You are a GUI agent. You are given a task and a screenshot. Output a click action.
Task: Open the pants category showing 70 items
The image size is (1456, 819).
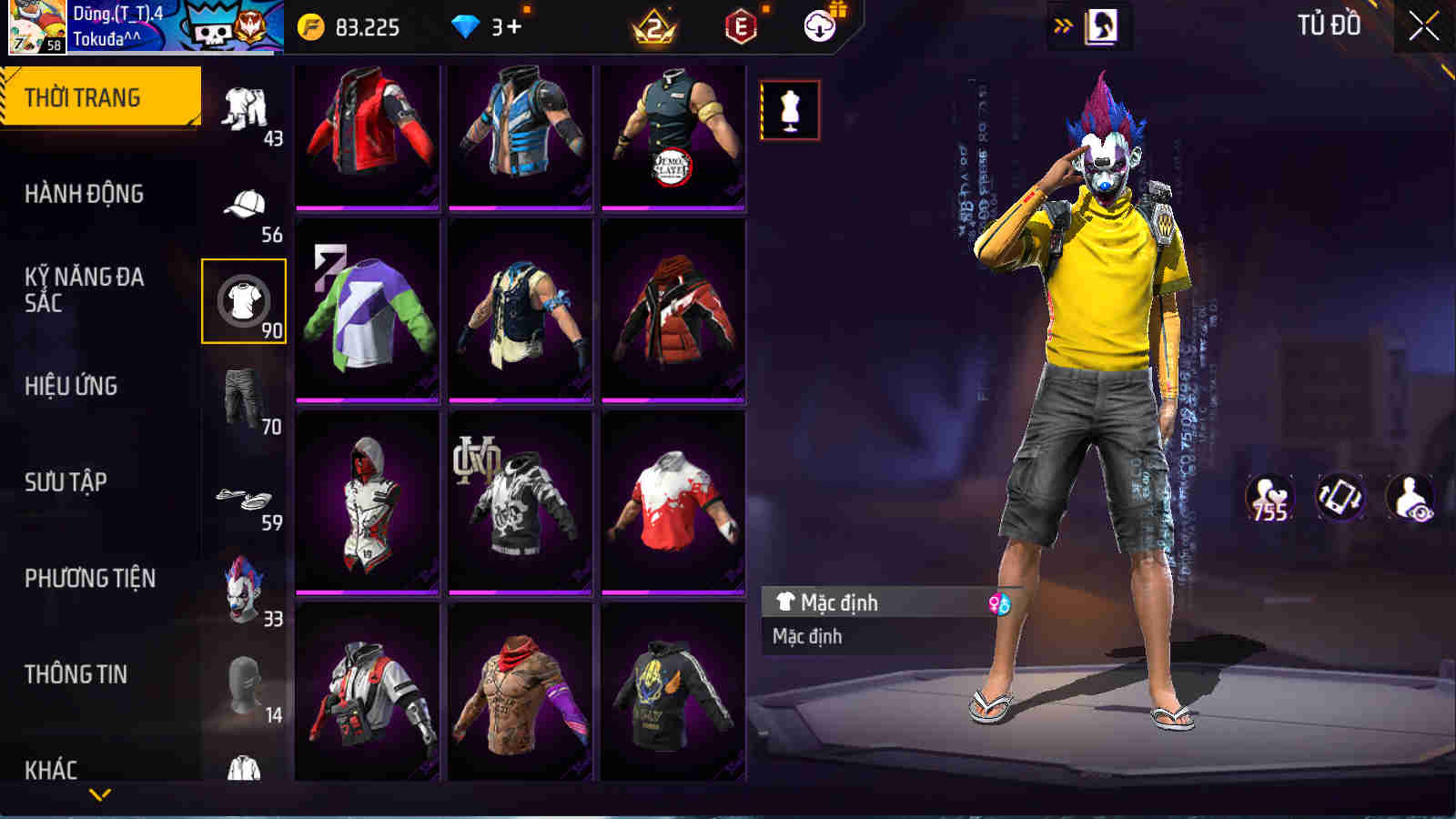[x=243, y=391]
